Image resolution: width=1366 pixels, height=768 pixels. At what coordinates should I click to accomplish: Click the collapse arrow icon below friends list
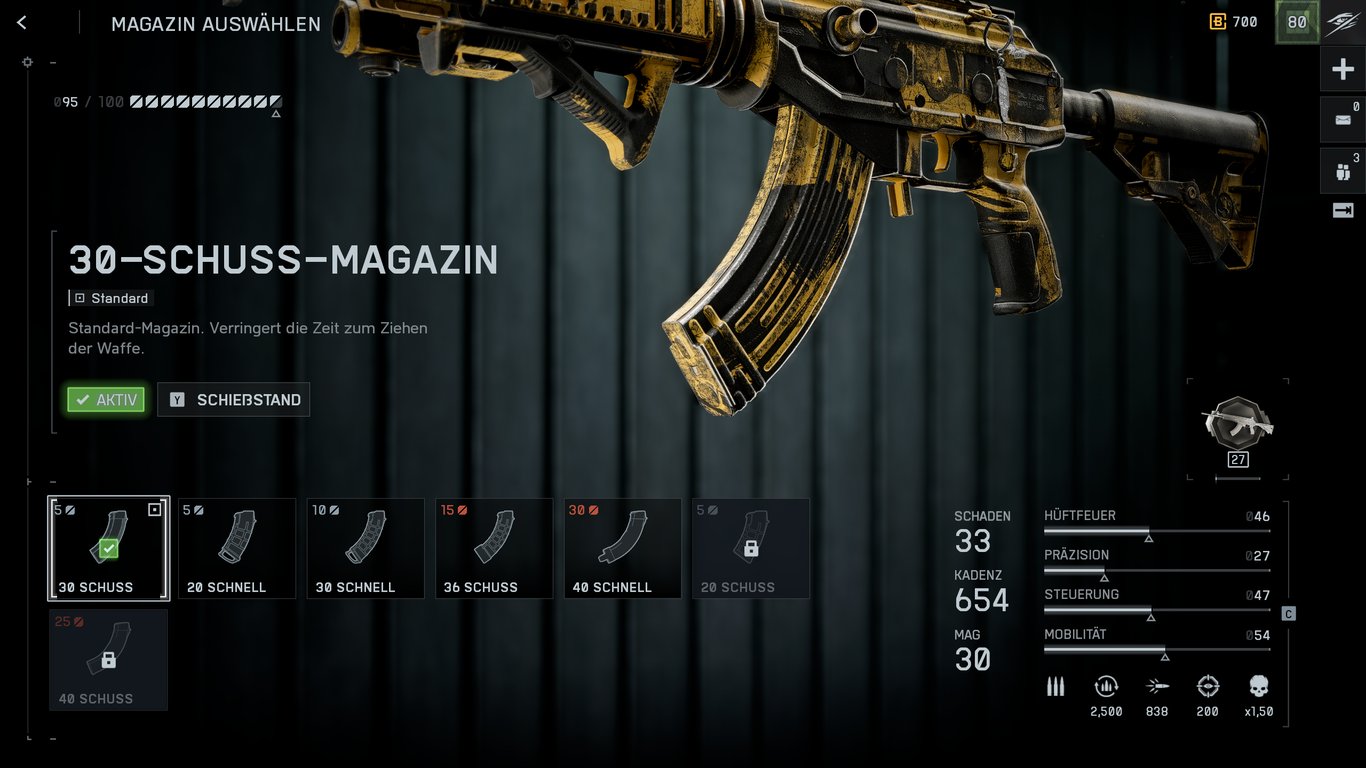pos(1343,210)
